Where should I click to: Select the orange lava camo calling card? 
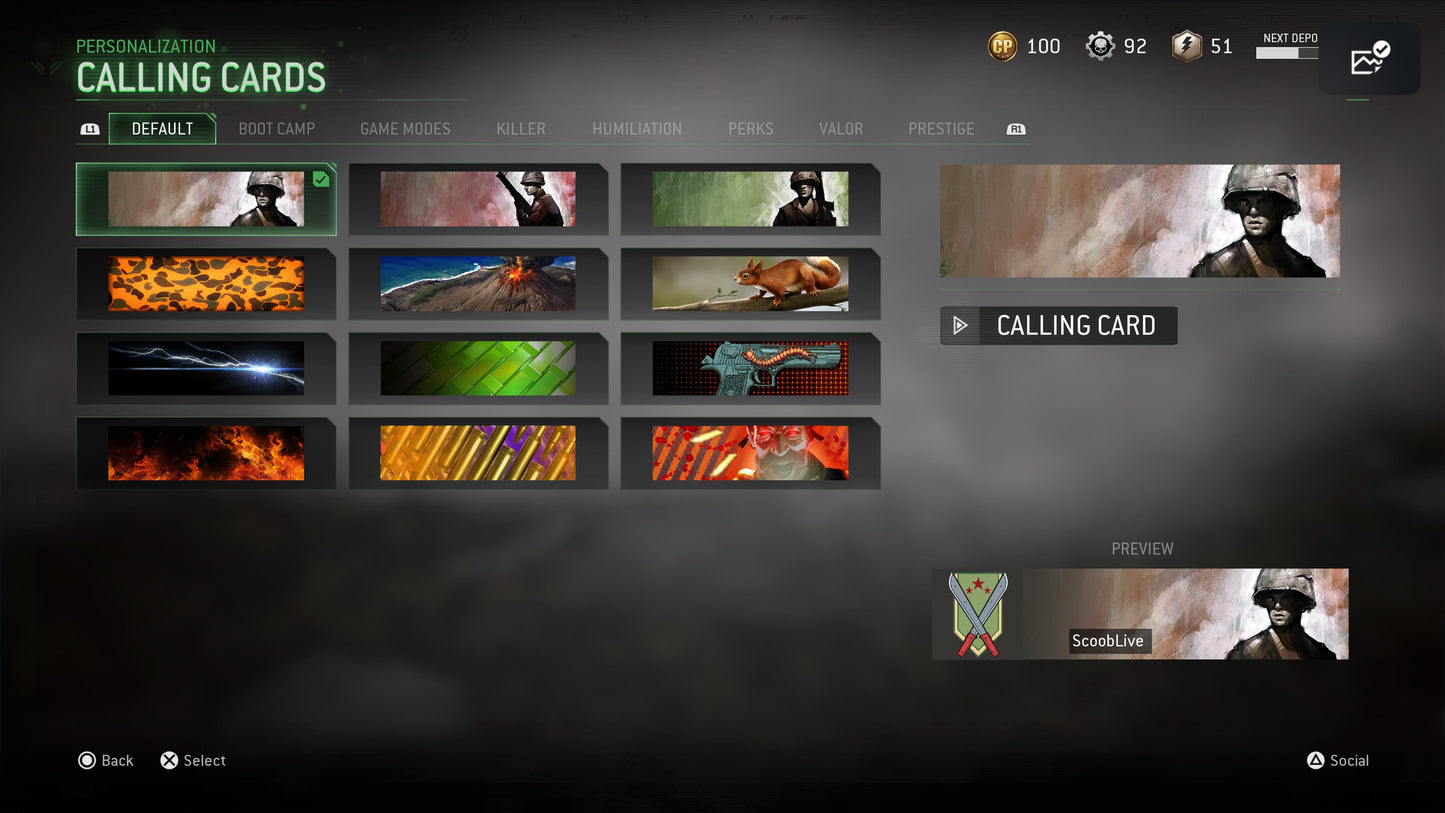coord(205,283)
